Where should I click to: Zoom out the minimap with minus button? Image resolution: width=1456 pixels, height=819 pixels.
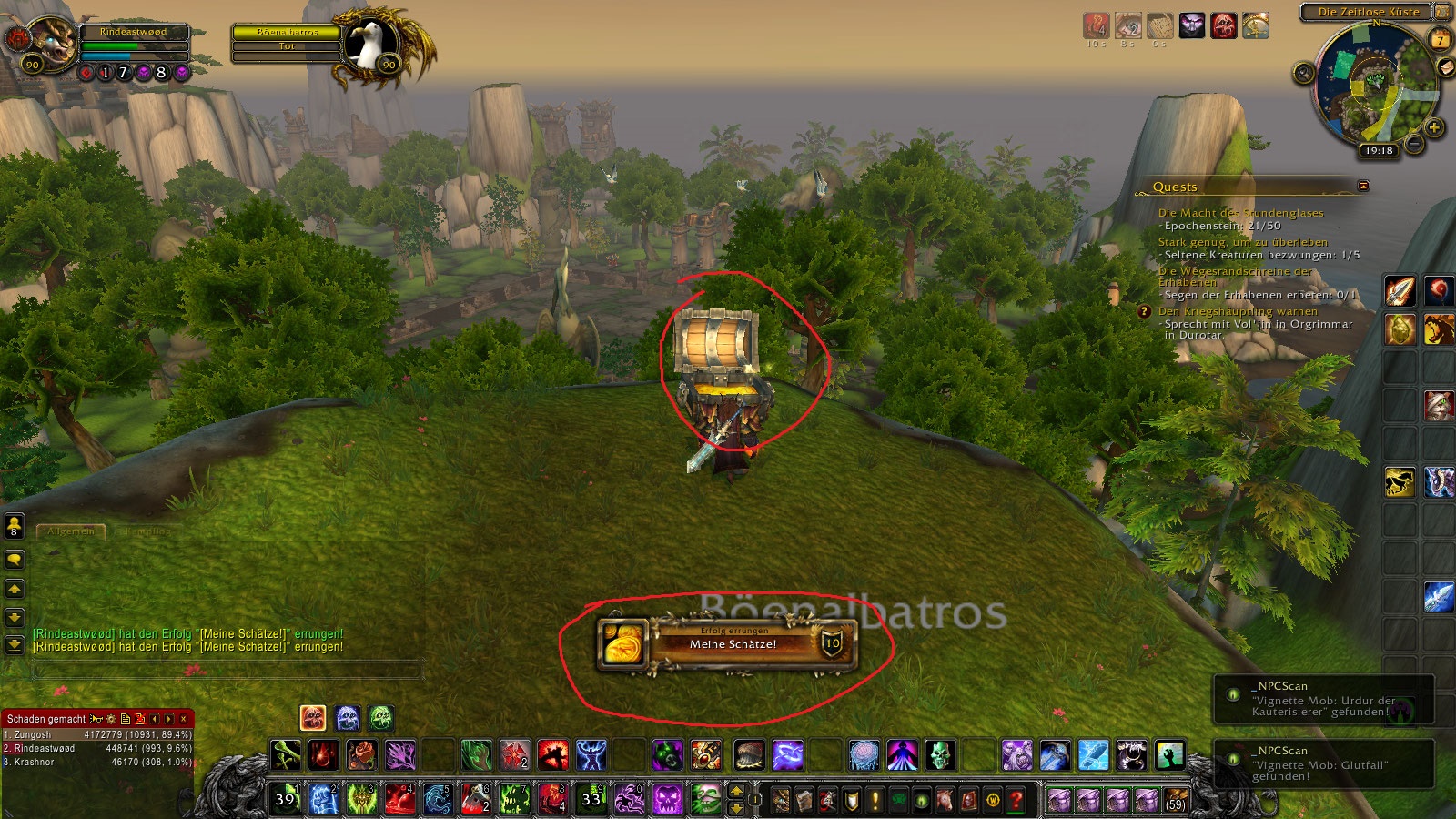click(x=1413, y=143)
